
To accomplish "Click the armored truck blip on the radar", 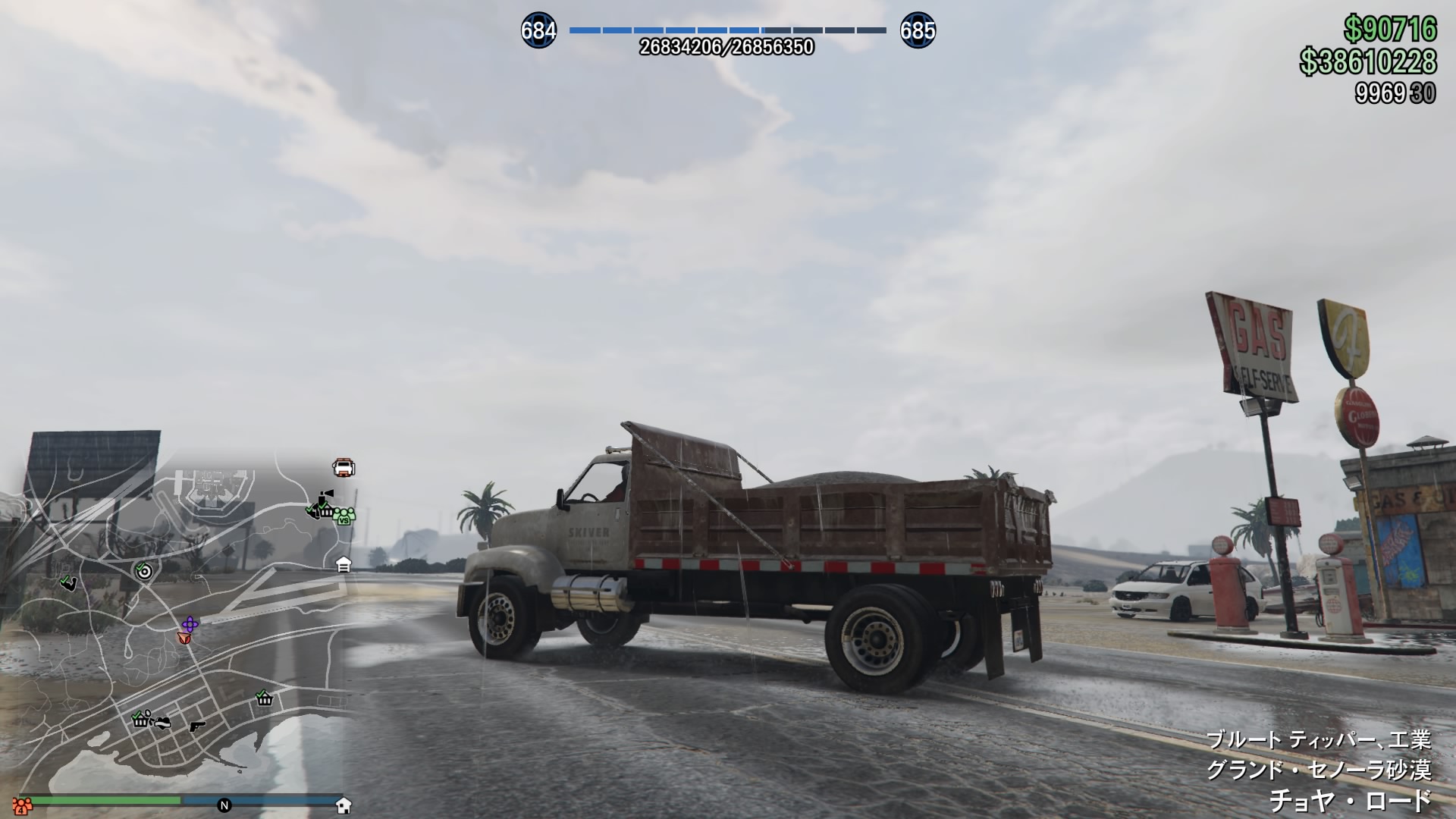I will (344, 467).
